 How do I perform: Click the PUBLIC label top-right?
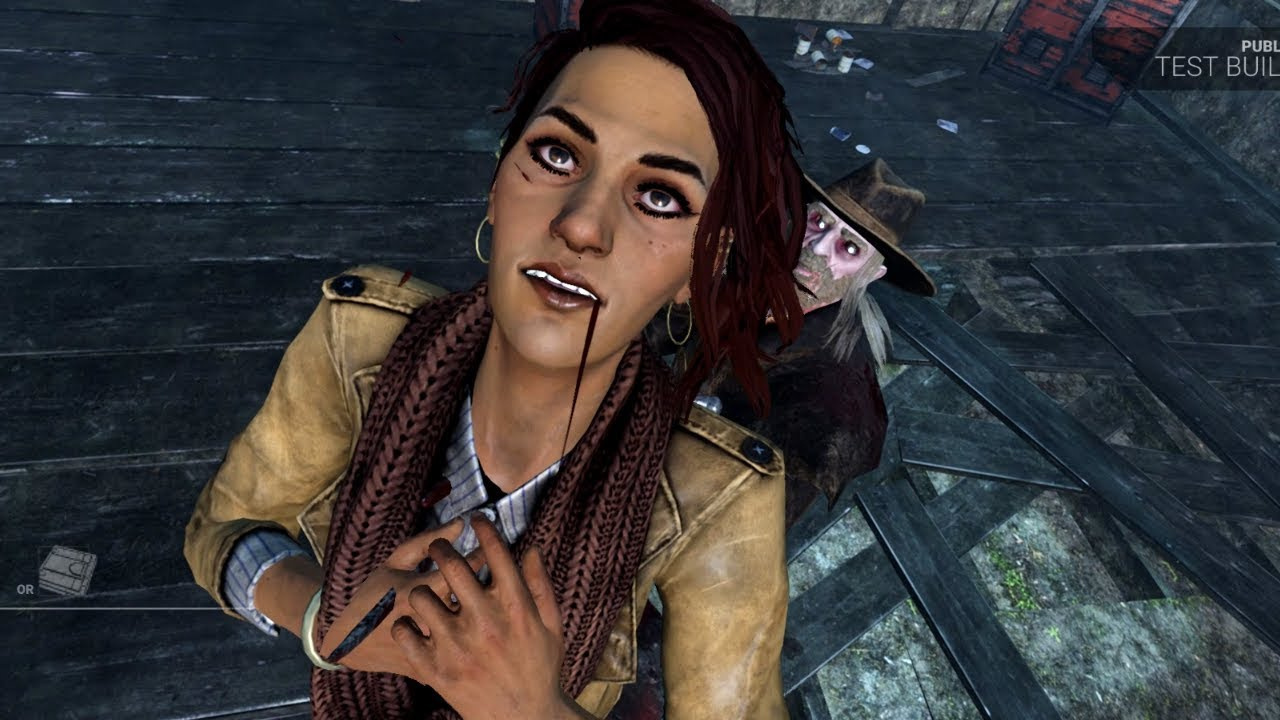[1262, 45]
